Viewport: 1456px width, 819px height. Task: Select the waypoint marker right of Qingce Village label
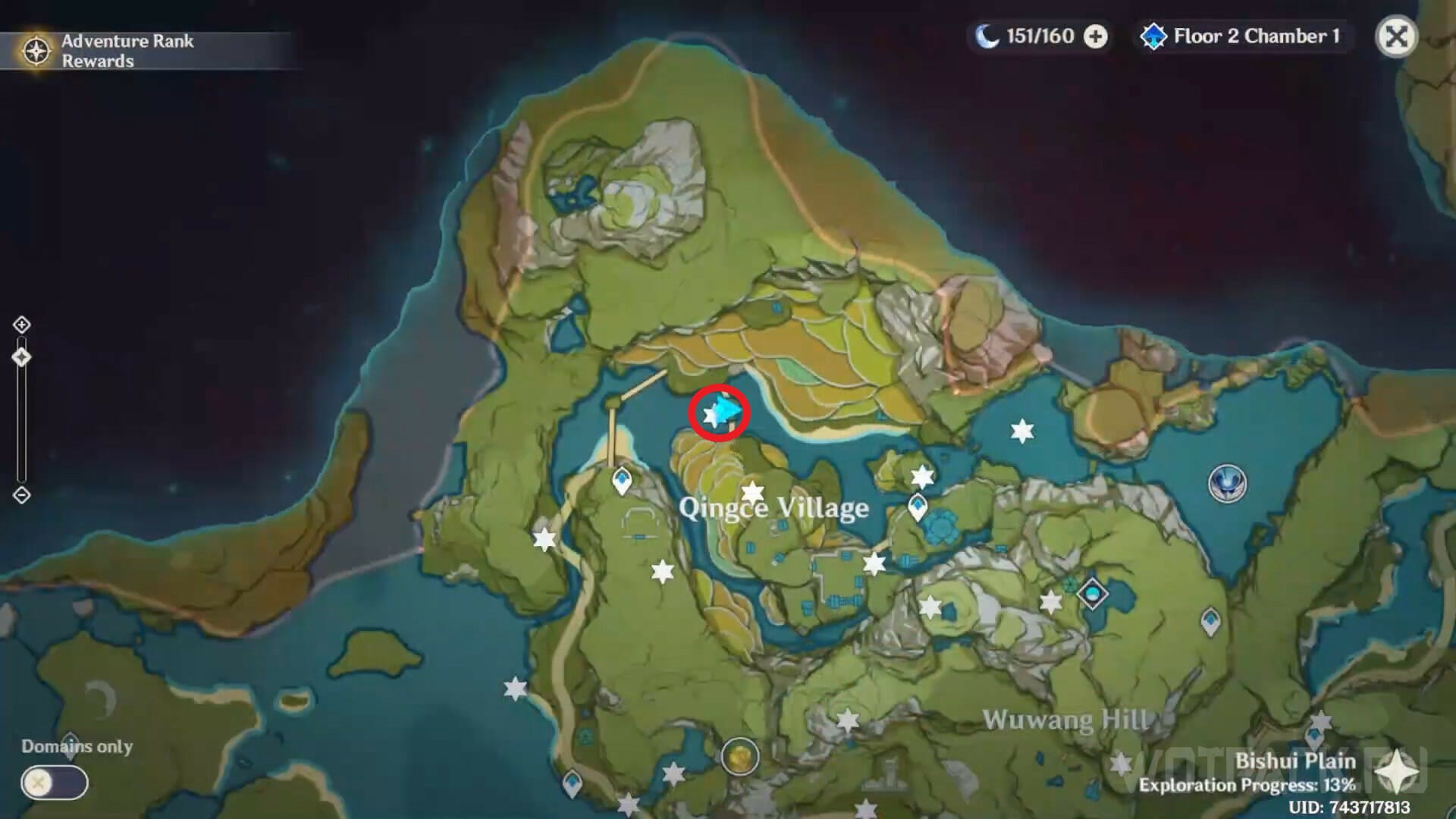pos(918,507)
